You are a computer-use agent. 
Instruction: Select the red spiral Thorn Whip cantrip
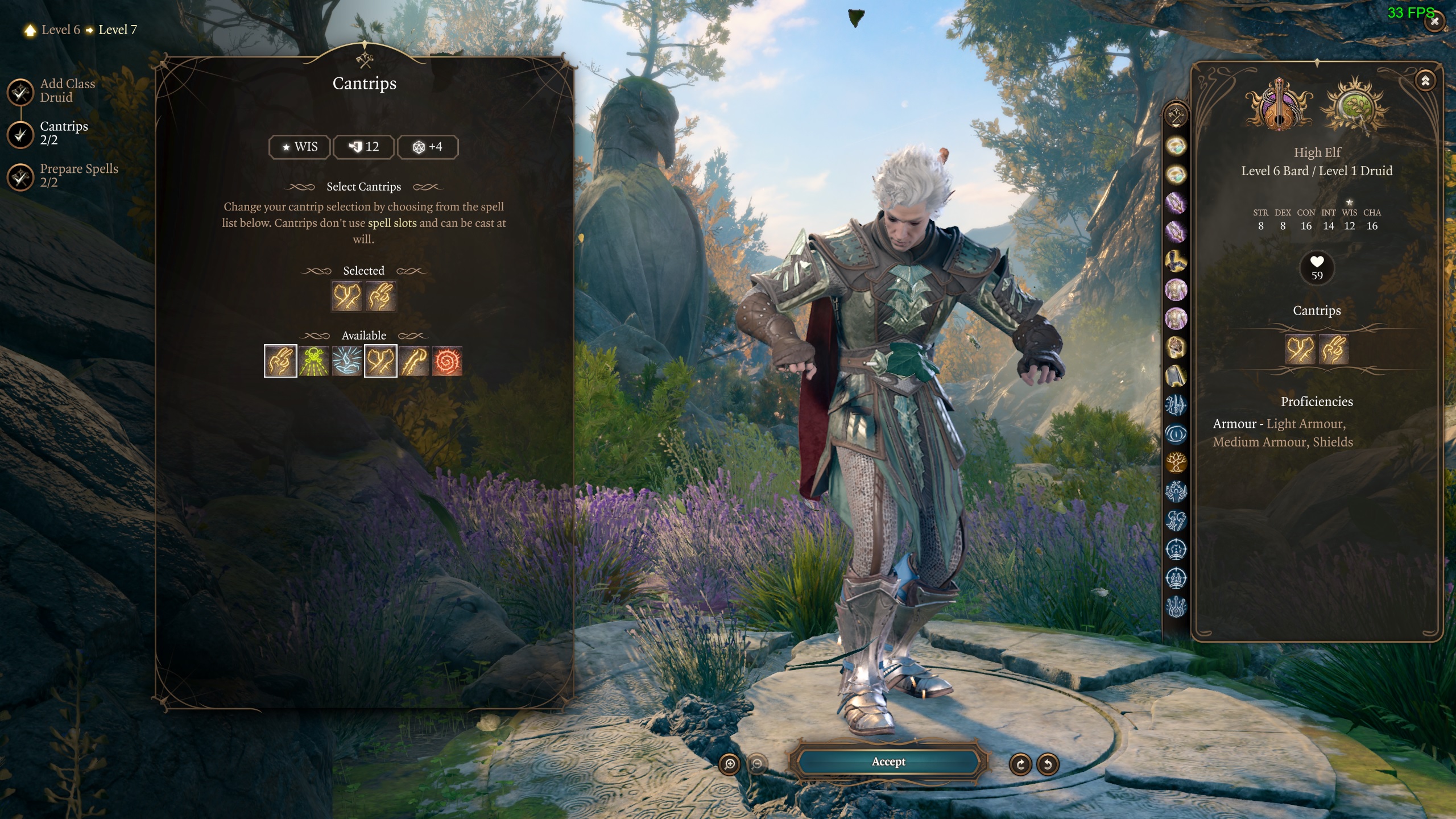447,361
